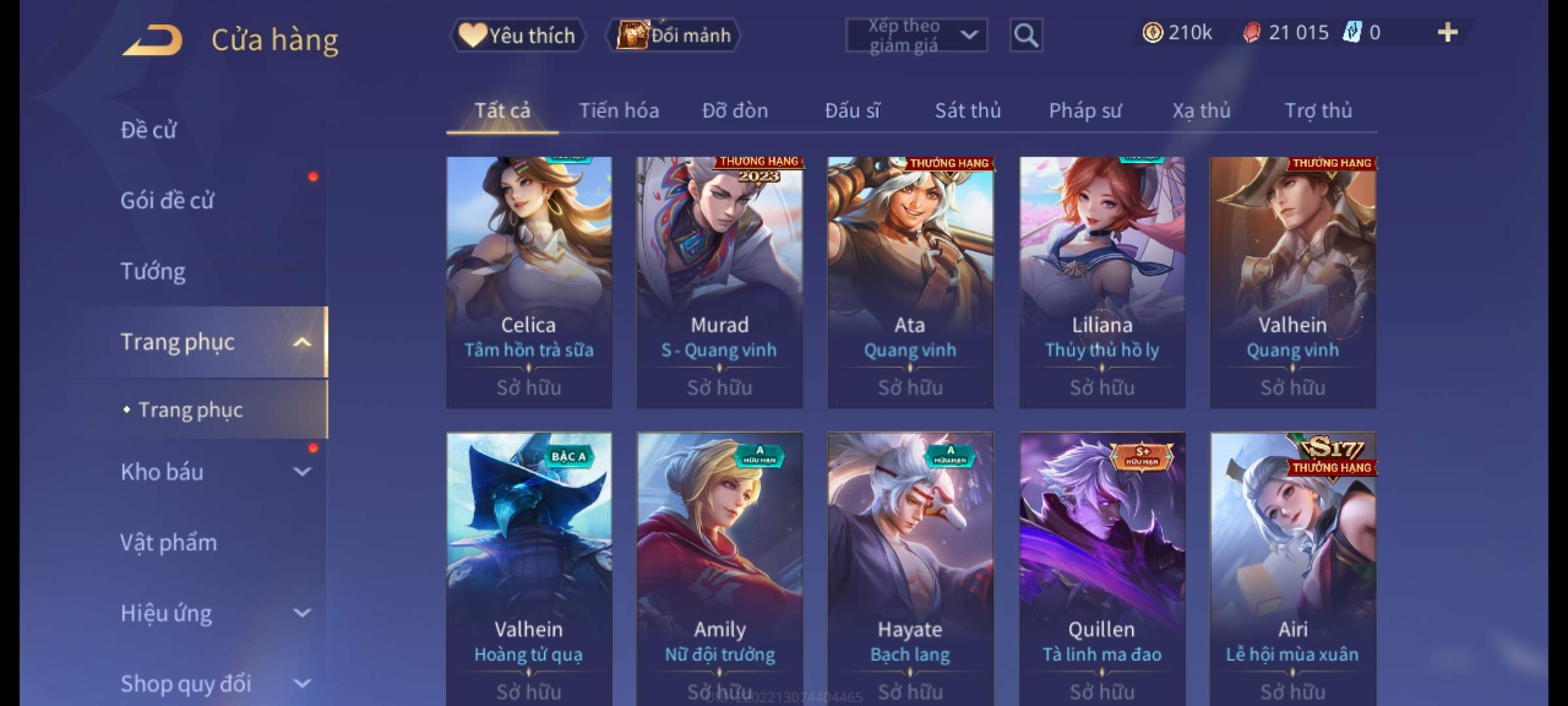Open the Xếp theo giảm giá sort dropdown
This screenshot has width=1568, height=706.
(916, 35)
